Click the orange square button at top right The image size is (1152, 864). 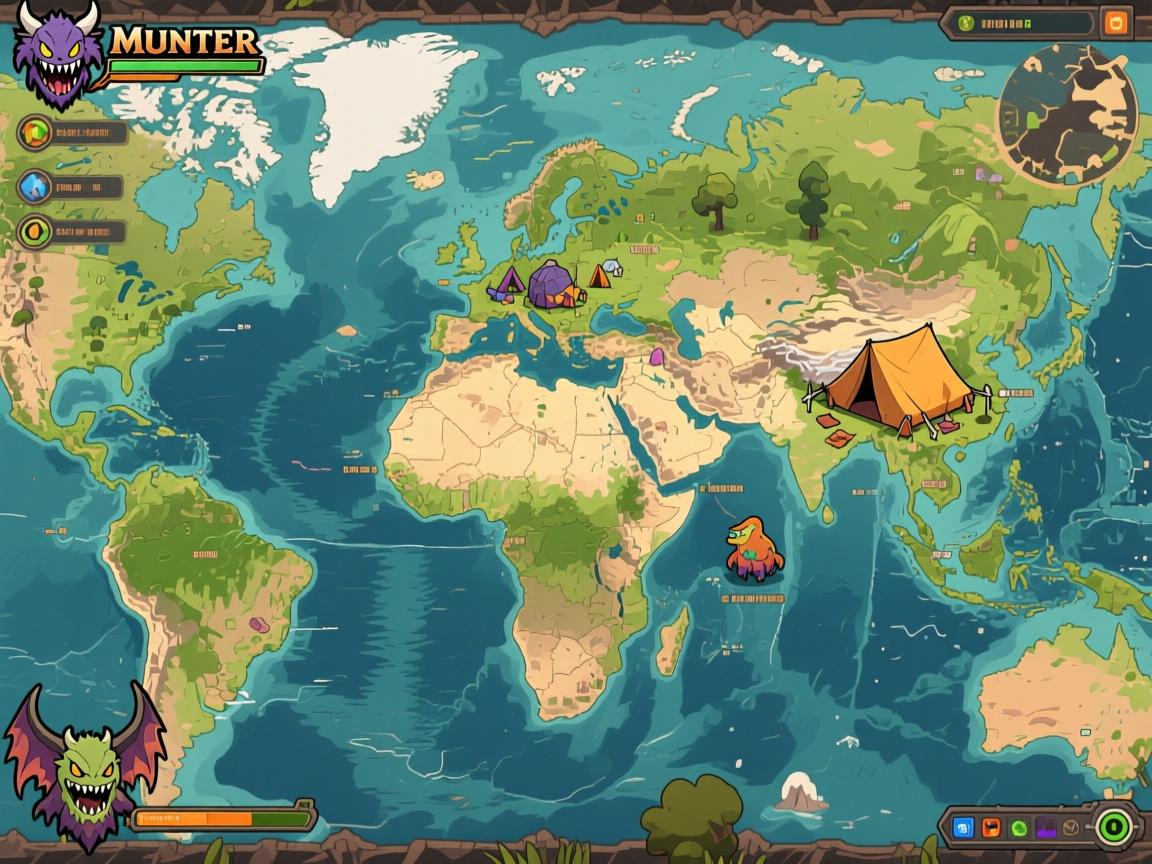click(x=1115, y=22)
